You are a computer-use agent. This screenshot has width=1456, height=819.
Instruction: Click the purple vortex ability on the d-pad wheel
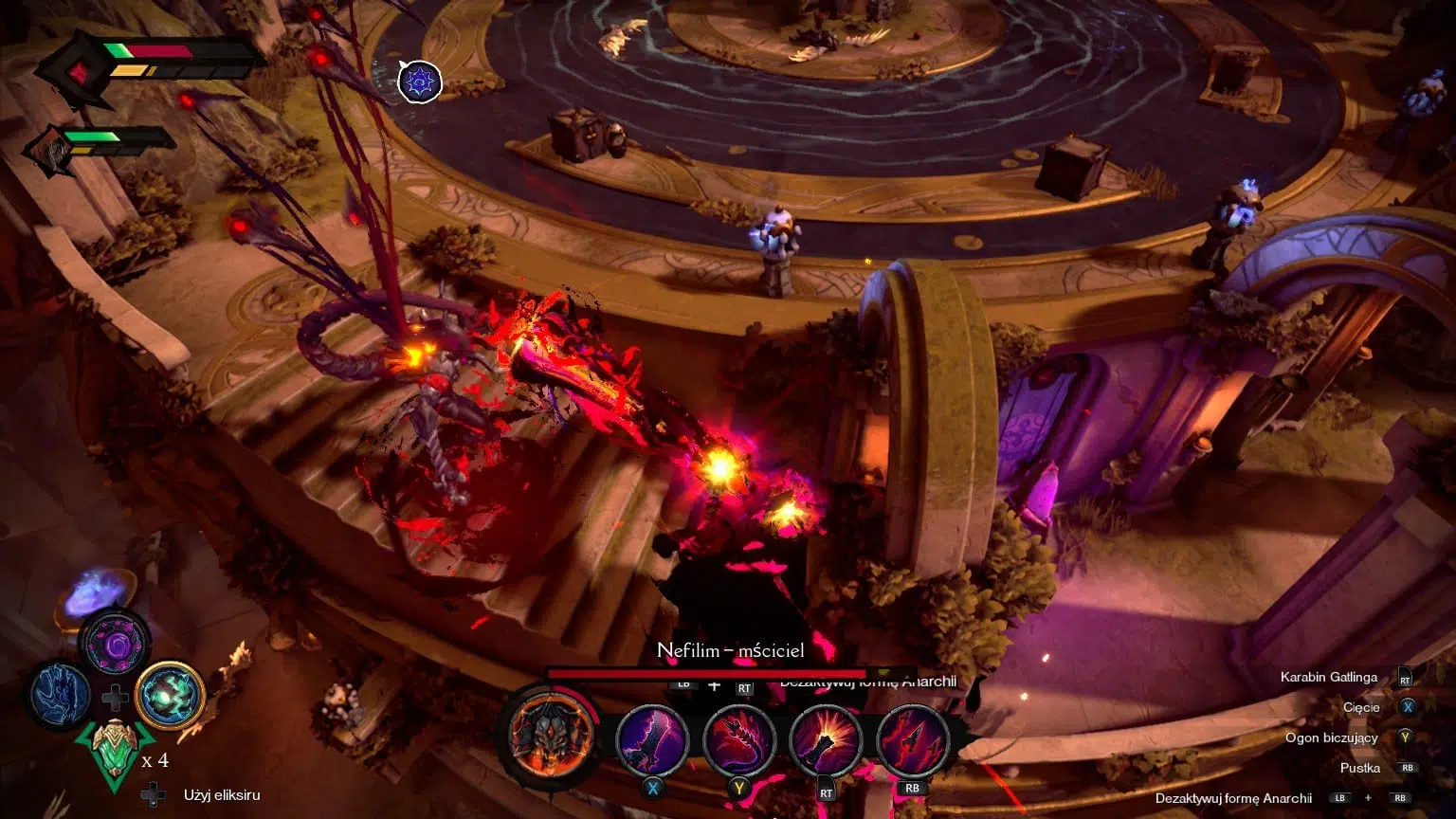click(118, 646)
